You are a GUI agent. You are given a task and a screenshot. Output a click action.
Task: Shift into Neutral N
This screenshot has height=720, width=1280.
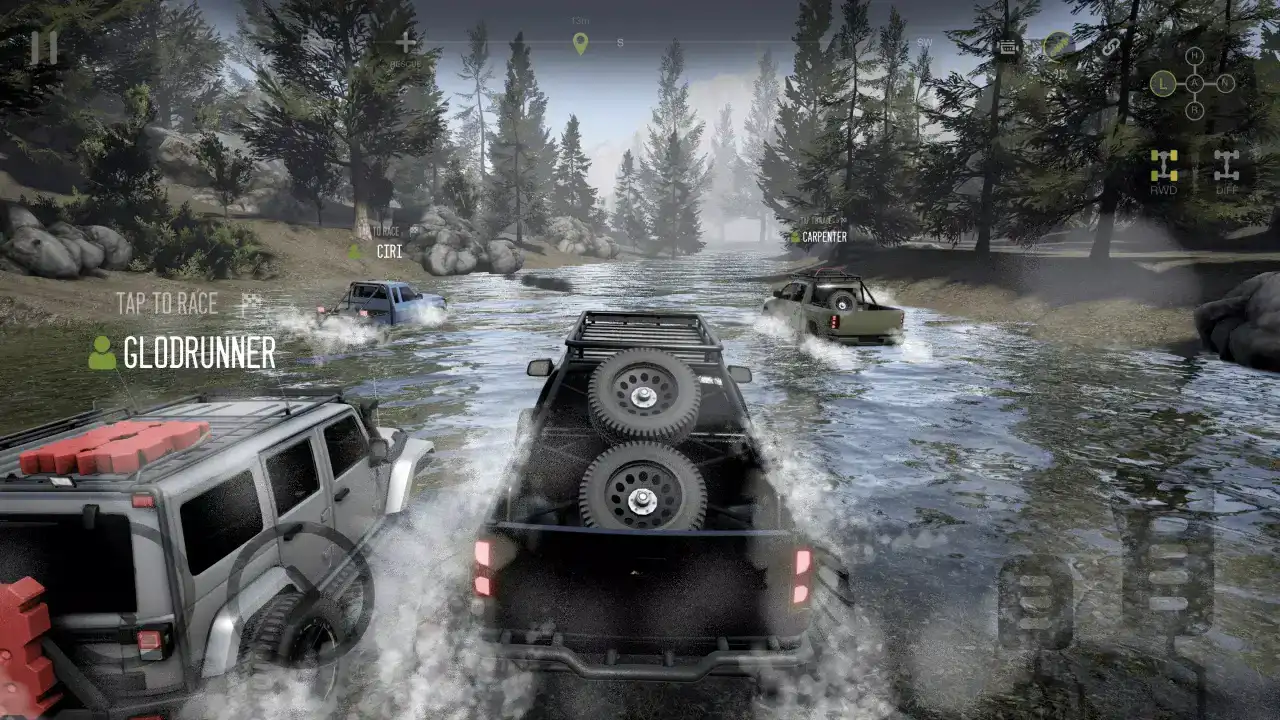click(x=1224, y=82)
